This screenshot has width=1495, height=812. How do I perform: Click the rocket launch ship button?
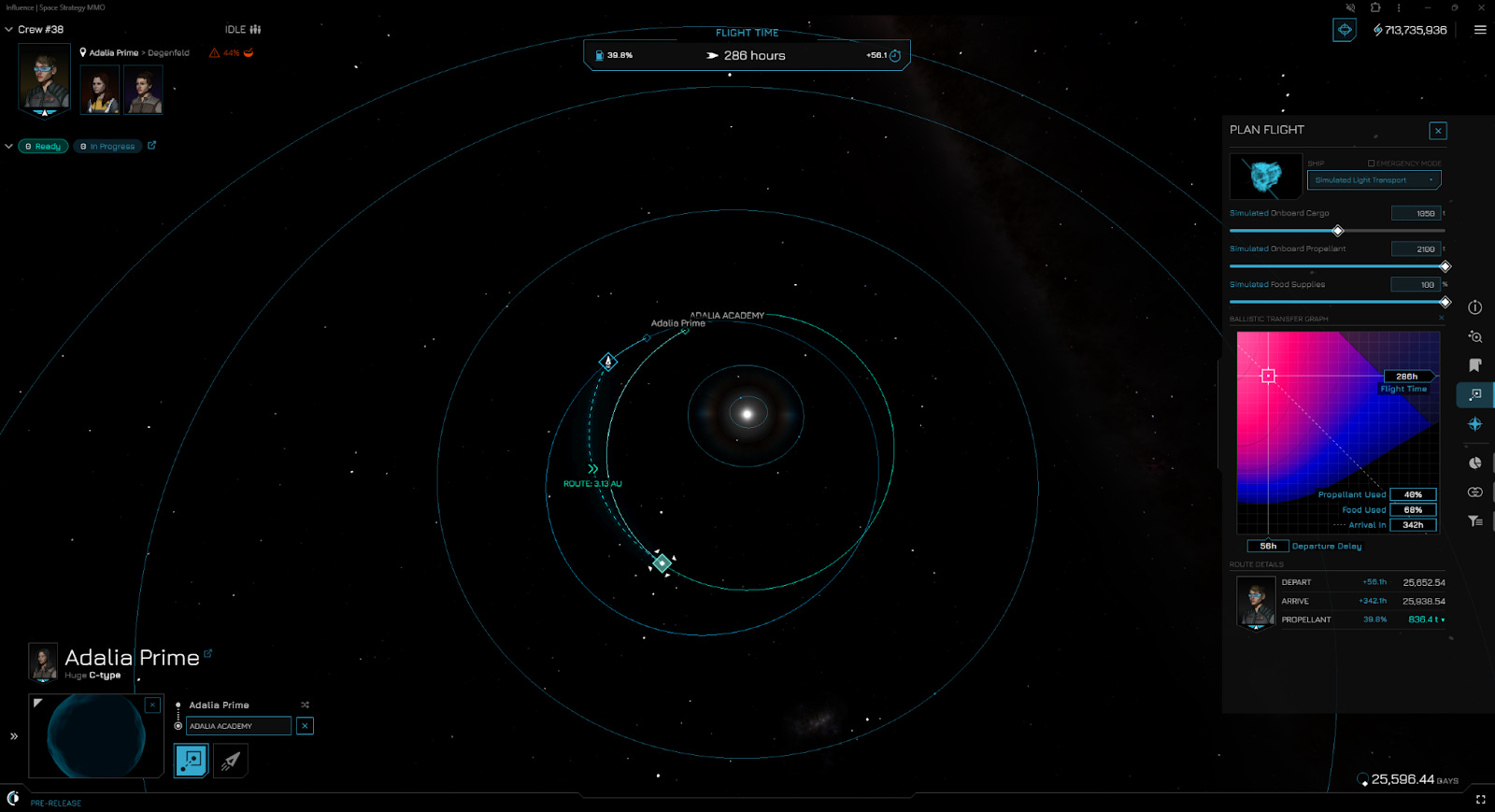[x=231, y=761]
